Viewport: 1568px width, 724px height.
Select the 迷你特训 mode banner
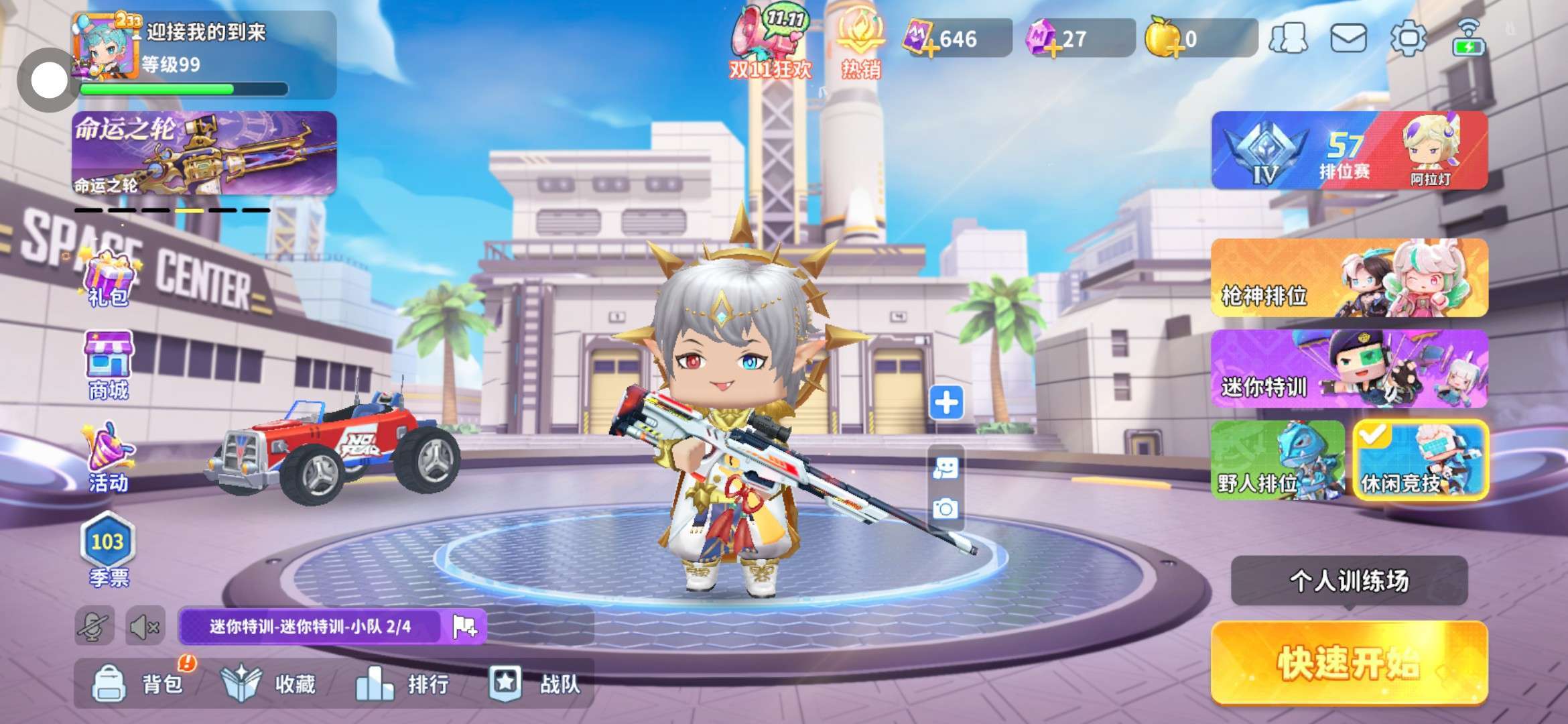tap(1348, 369)
